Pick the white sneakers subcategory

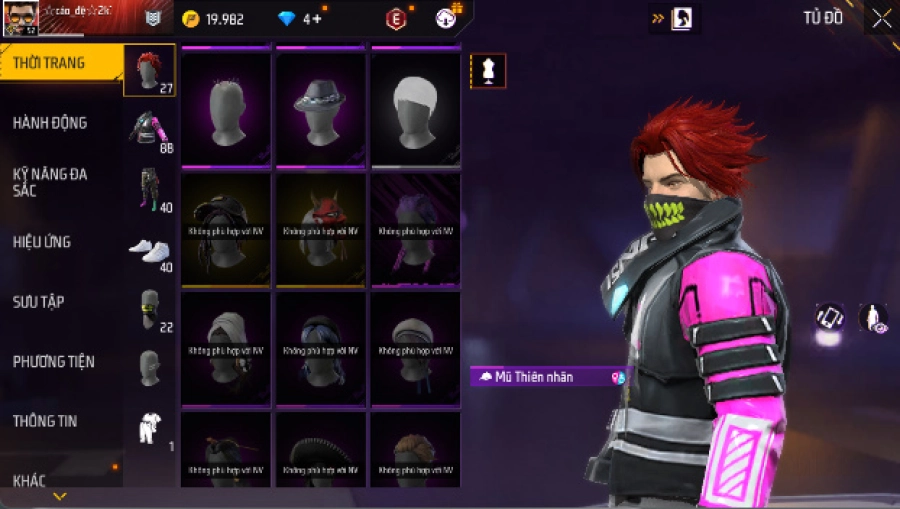click(x=150, y=250)
